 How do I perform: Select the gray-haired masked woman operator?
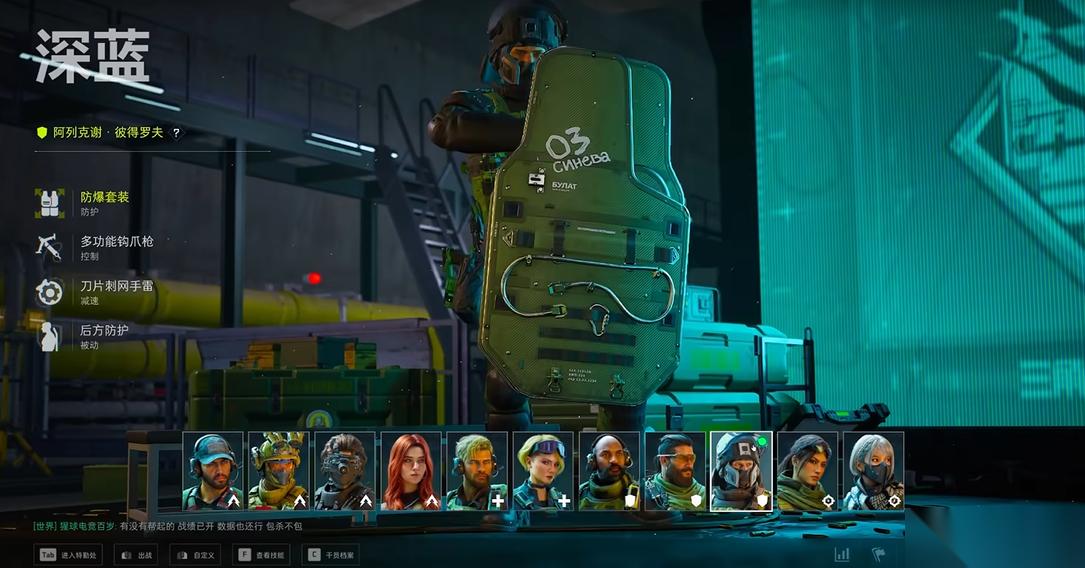[x=873, y=471]
